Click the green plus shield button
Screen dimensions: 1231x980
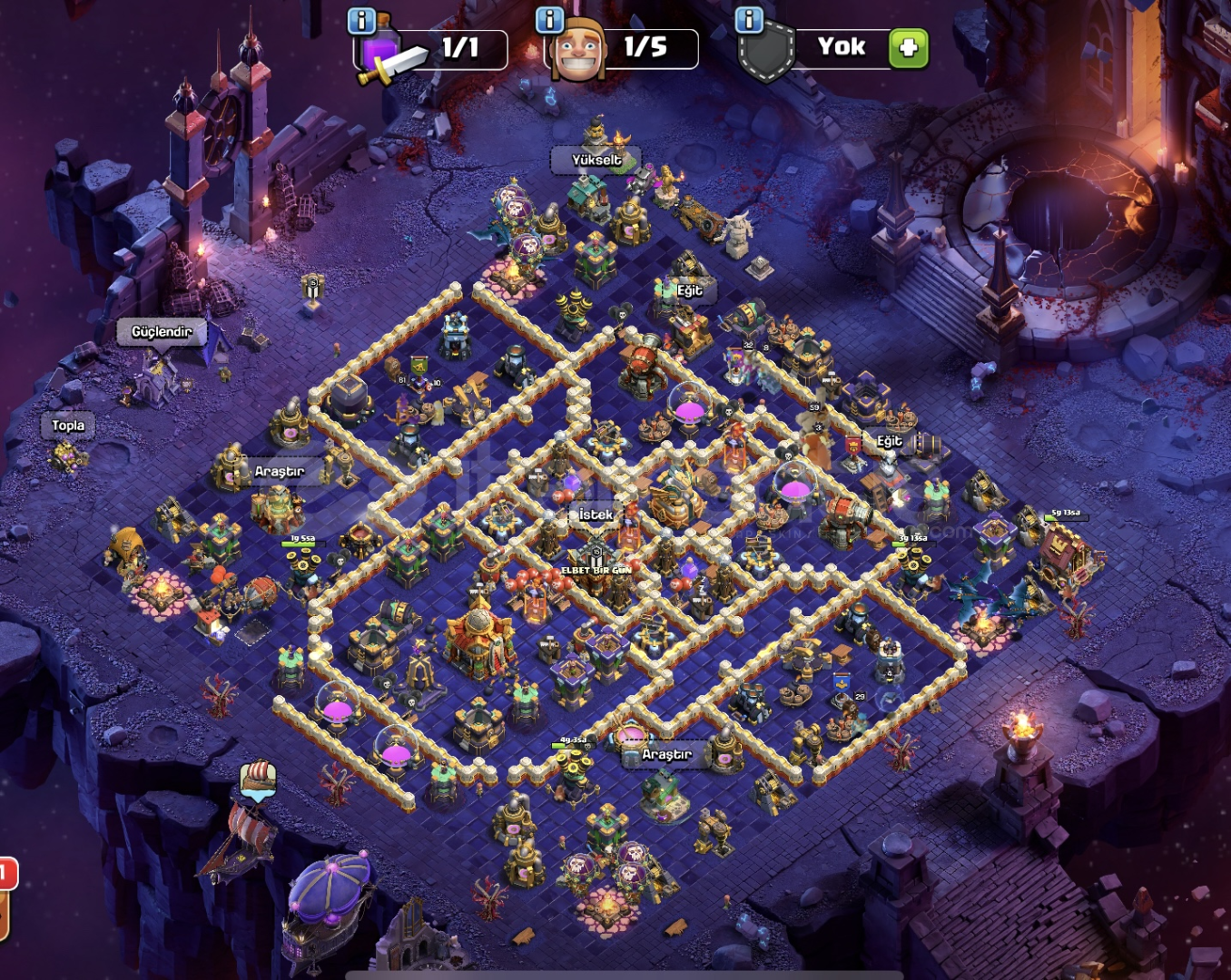(x=909, y=47)
